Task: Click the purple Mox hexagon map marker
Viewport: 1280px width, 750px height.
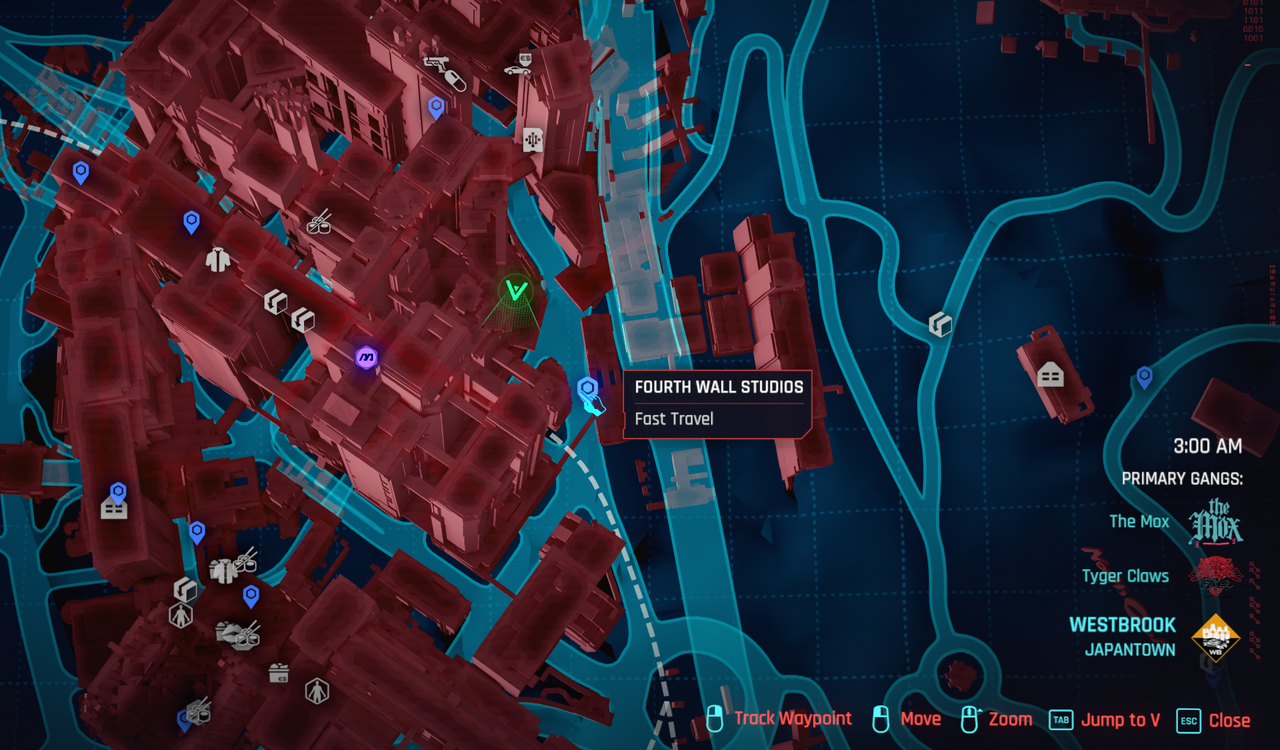Action: pyautogui.click(x=367, y=356)
